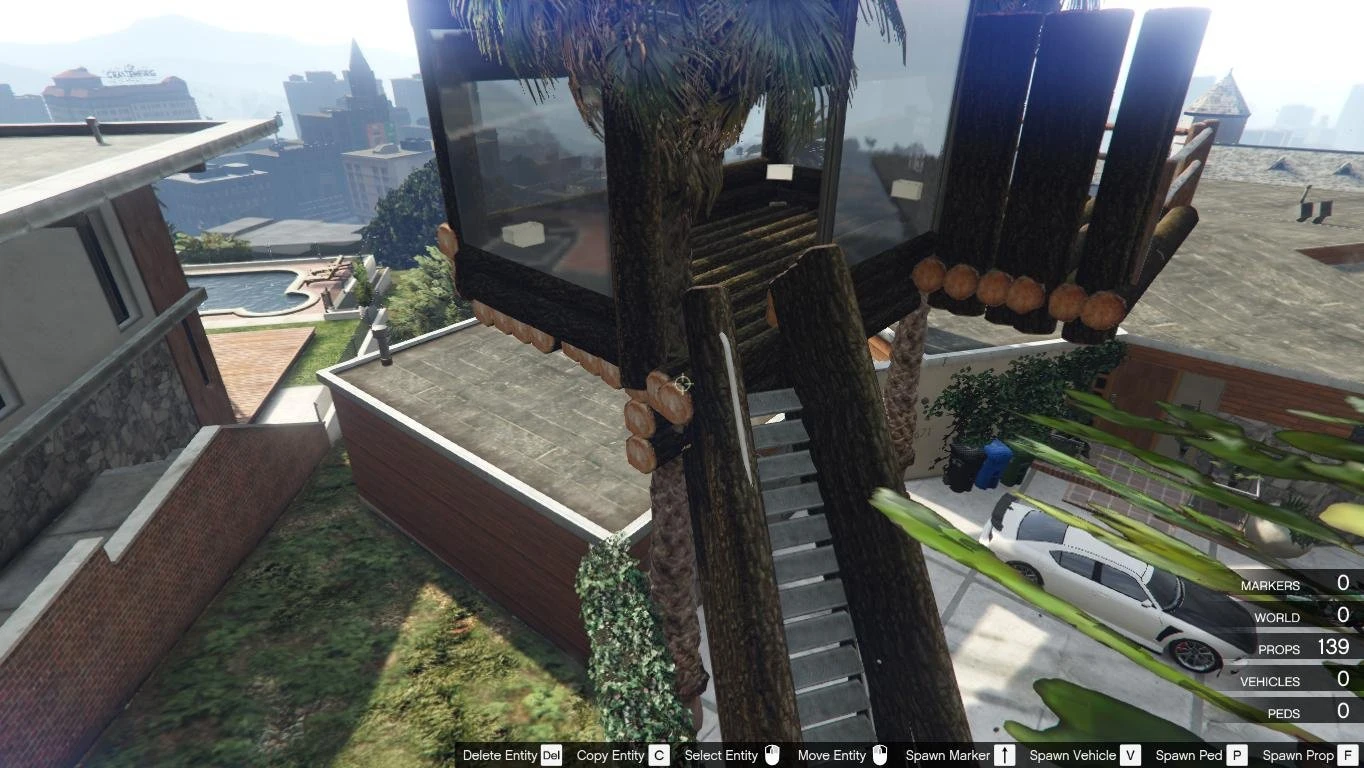
Task: Select the Spawn Prop entry
Action: coord(1296,756)
